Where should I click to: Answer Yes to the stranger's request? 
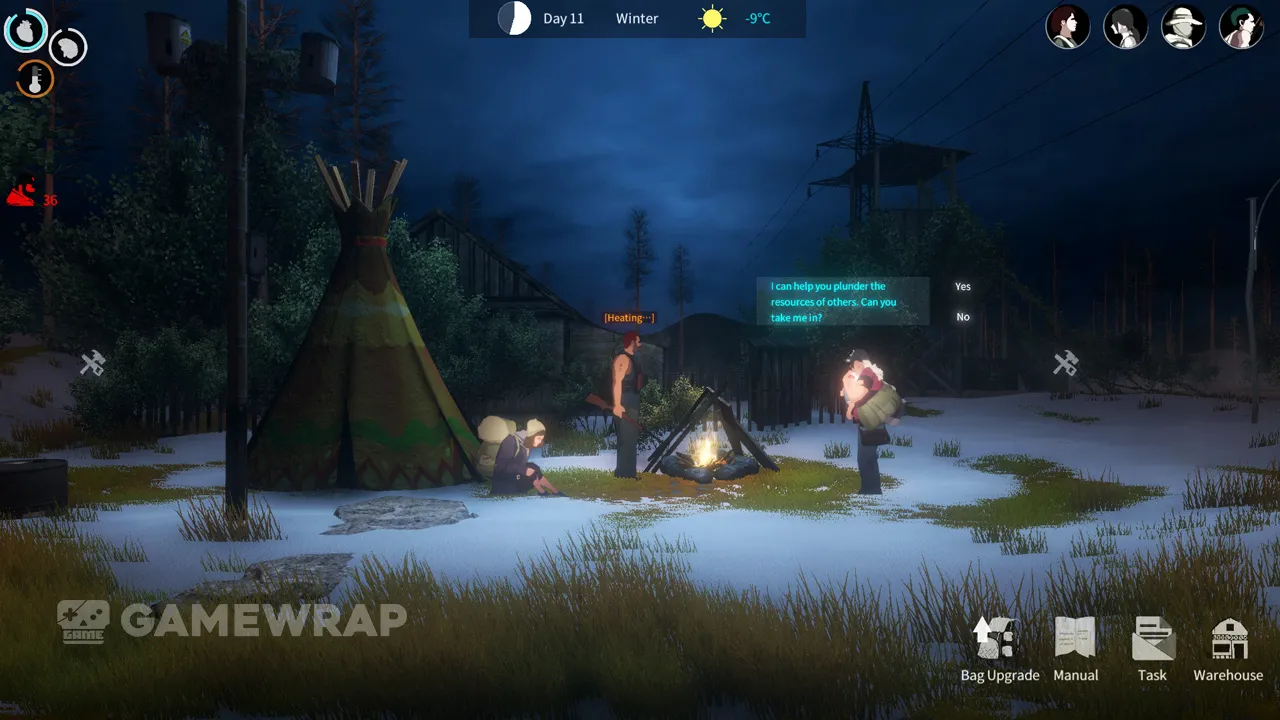(962, 287)
